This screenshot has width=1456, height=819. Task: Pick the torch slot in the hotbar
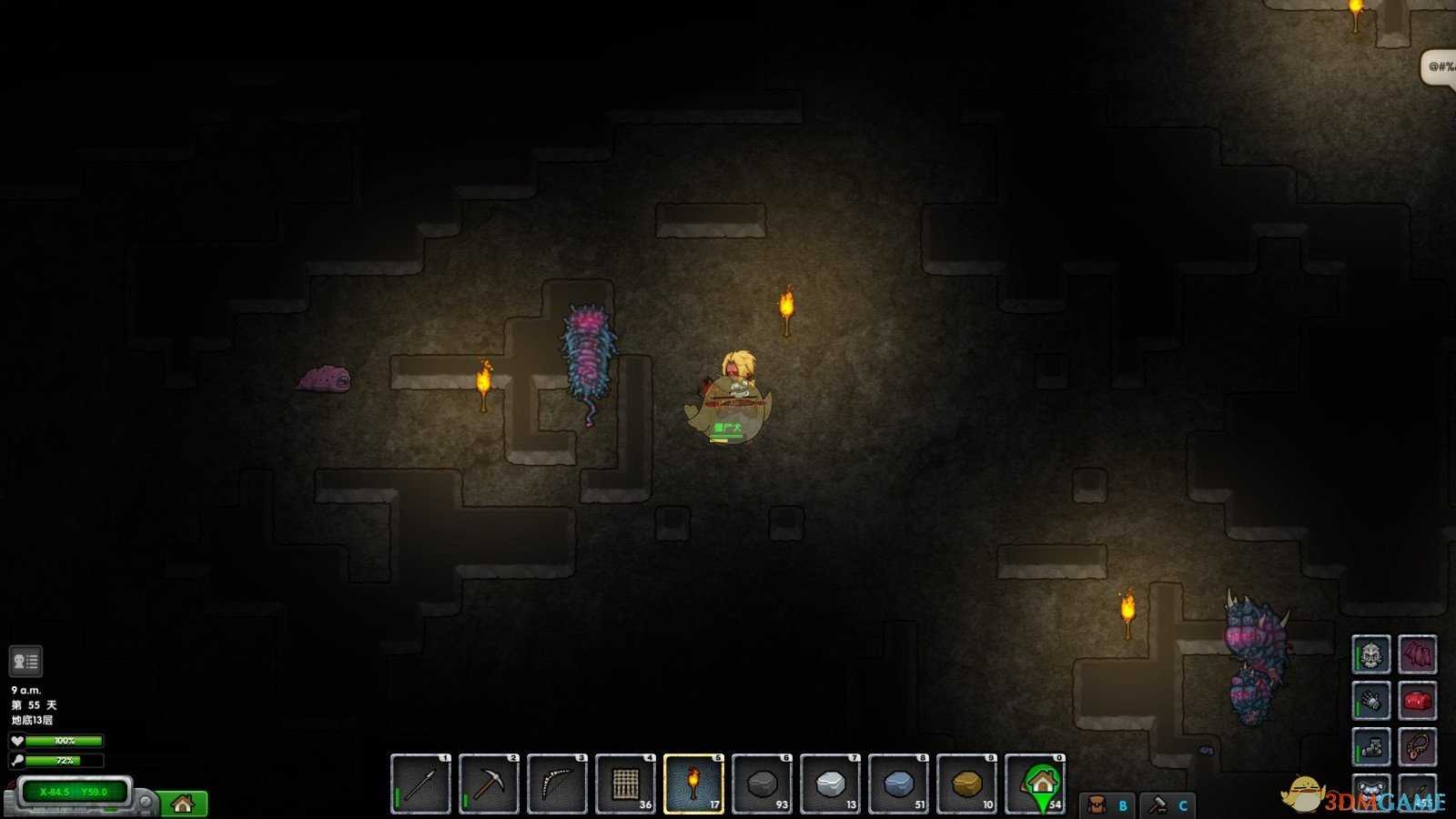[693, 784]
